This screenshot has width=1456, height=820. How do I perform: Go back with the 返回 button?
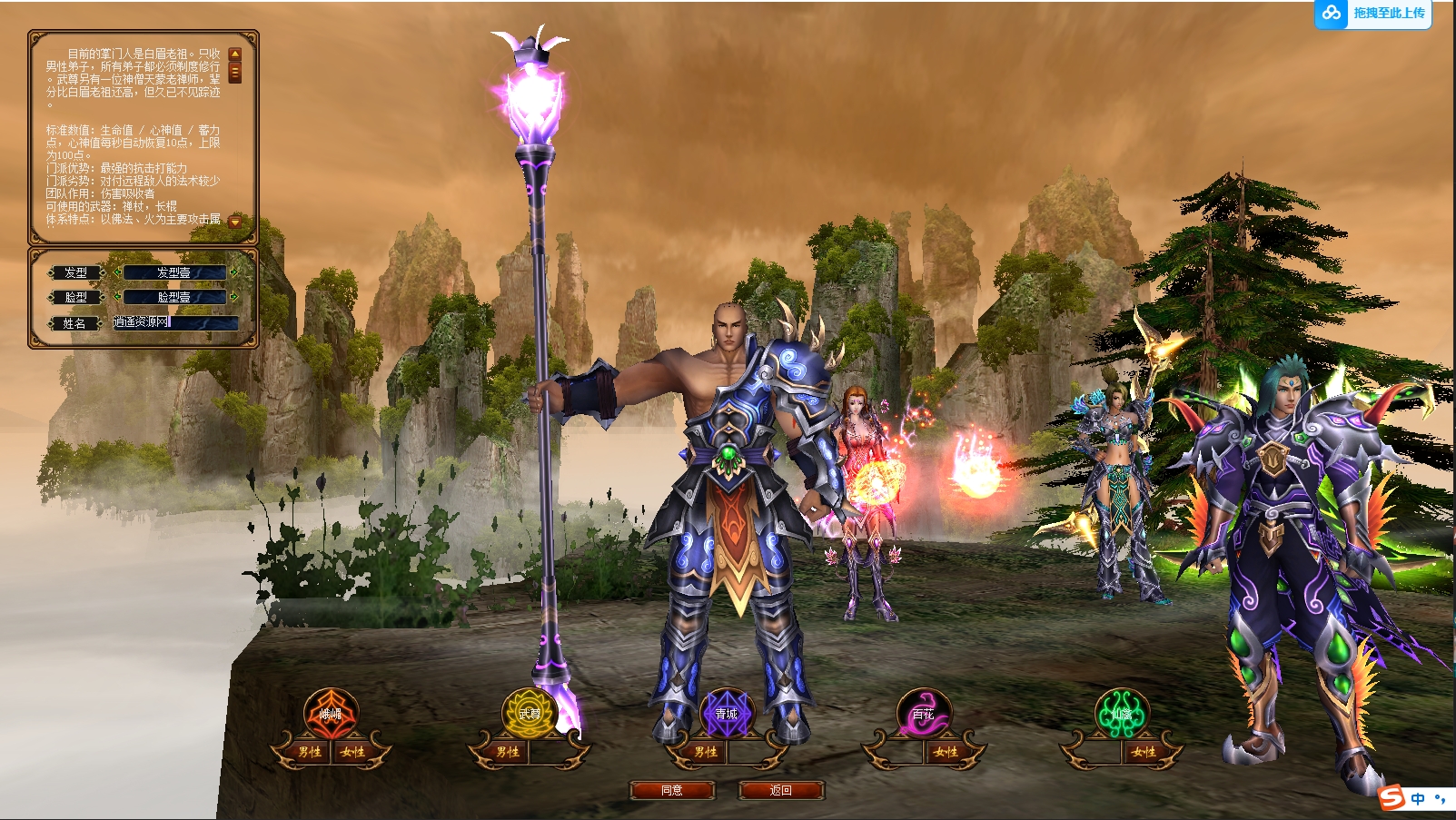[781, 790]
